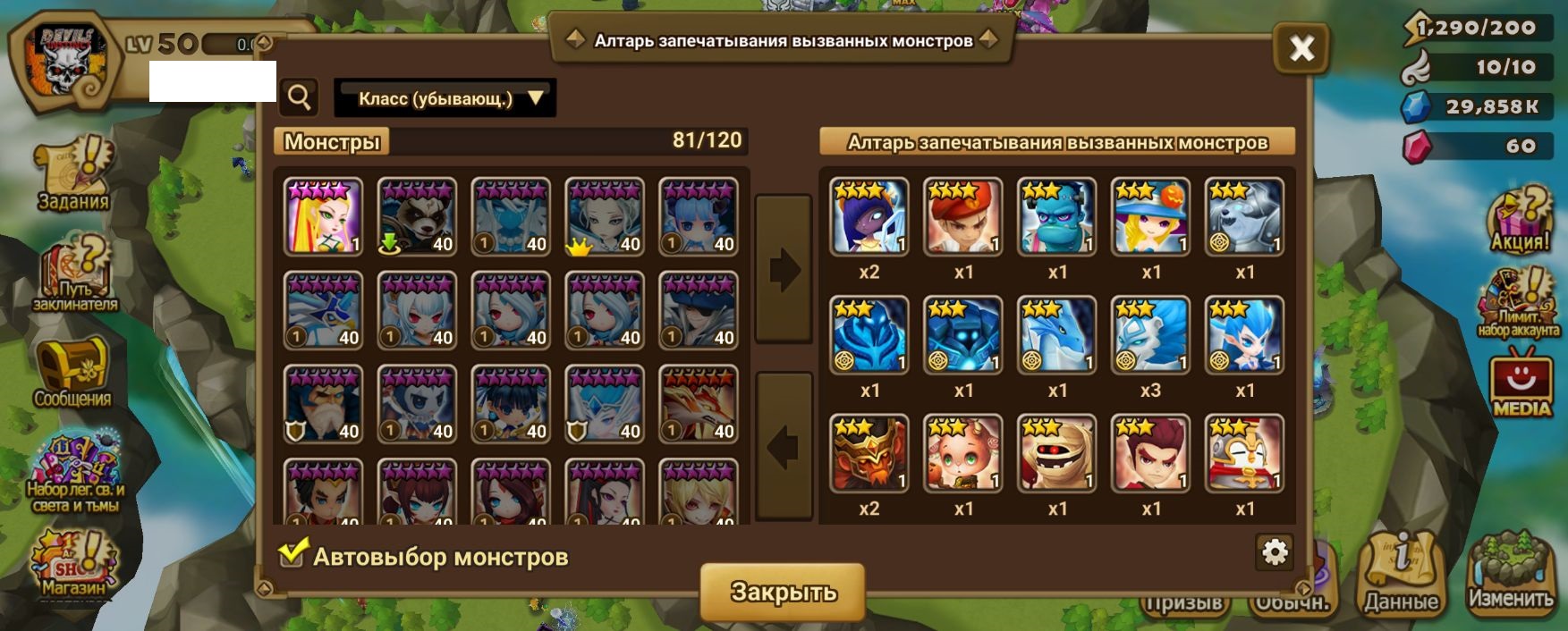Choose the pumpkin-hat witch monster in altar
Viewport: 1568px width, 631px height.
(x=1150, y=216)
